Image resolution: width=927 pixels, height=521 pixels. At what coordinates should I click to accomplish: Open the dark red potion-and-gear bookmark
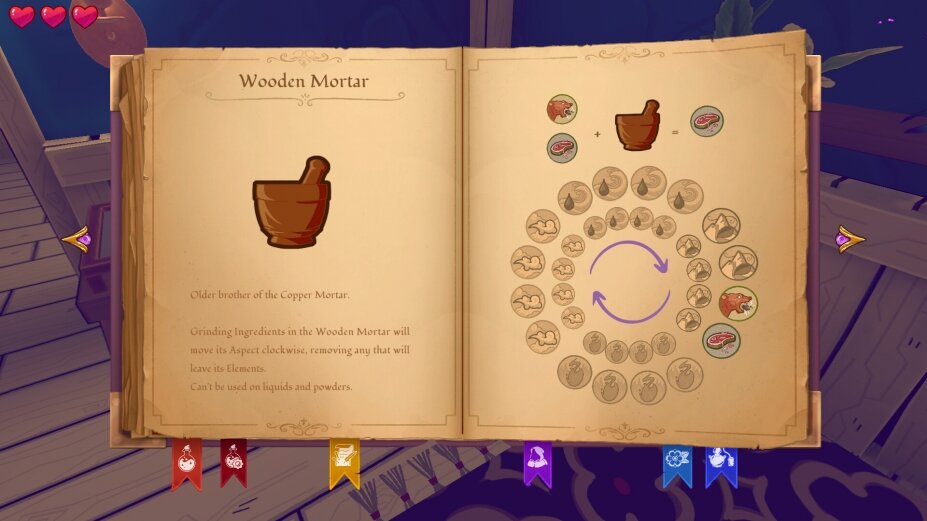tap(233, 461)
